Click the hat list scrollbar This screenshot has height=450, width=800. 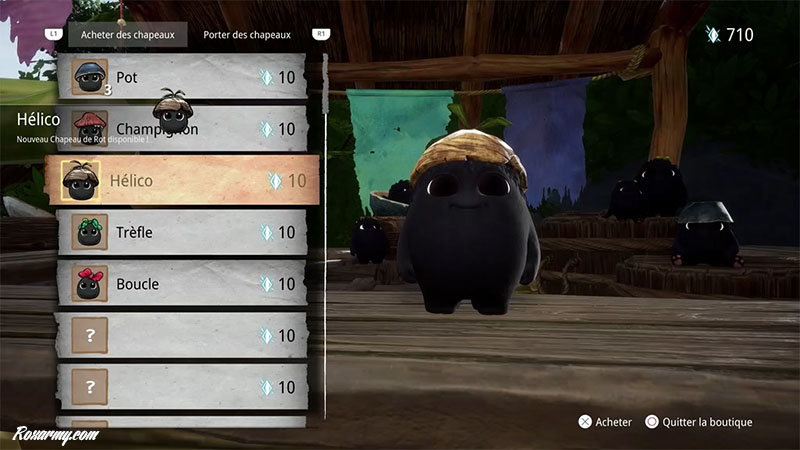(325, 150)
